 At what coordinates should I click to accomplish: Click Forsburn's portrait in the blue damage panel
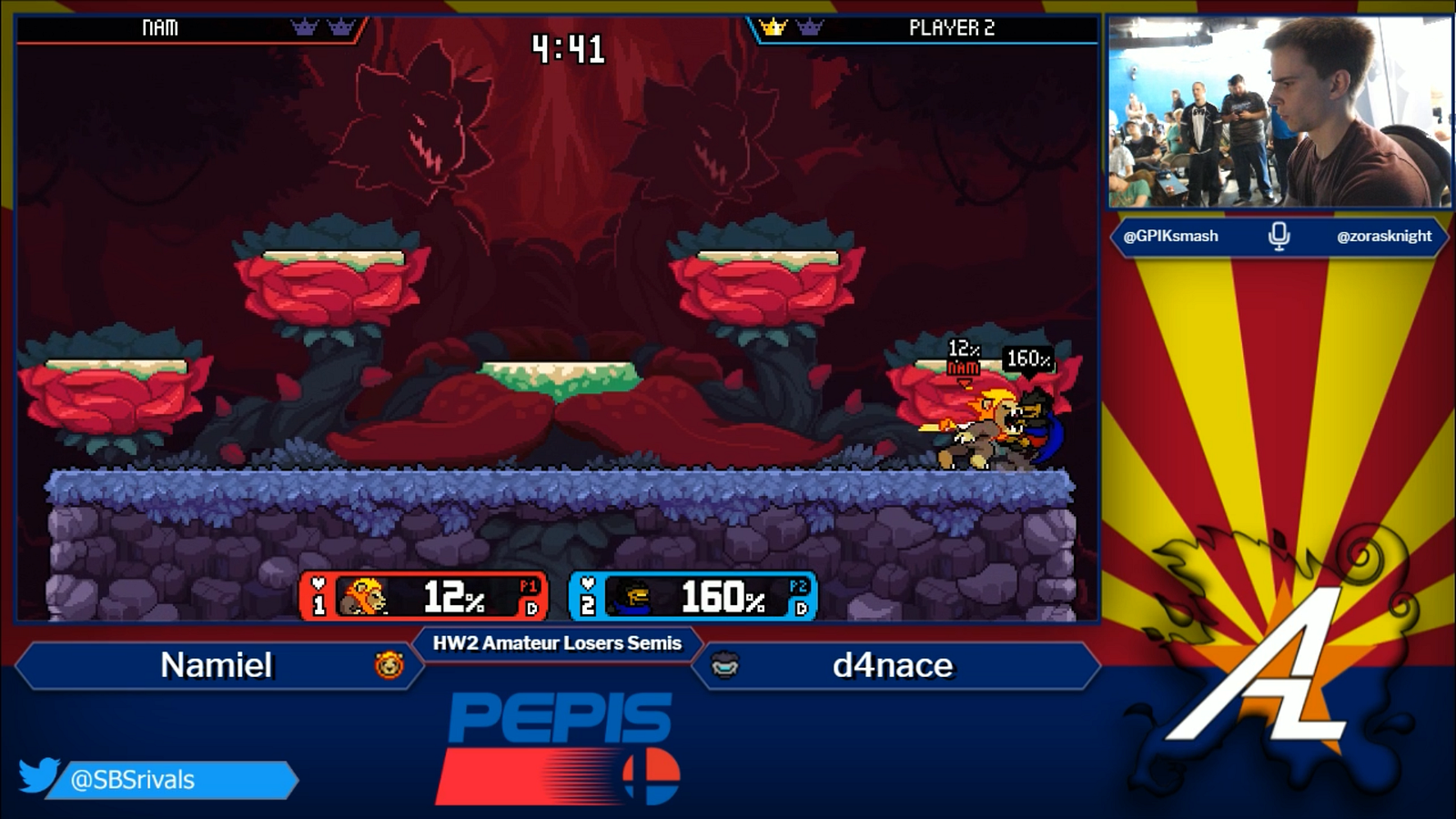(x=632, y=598)
